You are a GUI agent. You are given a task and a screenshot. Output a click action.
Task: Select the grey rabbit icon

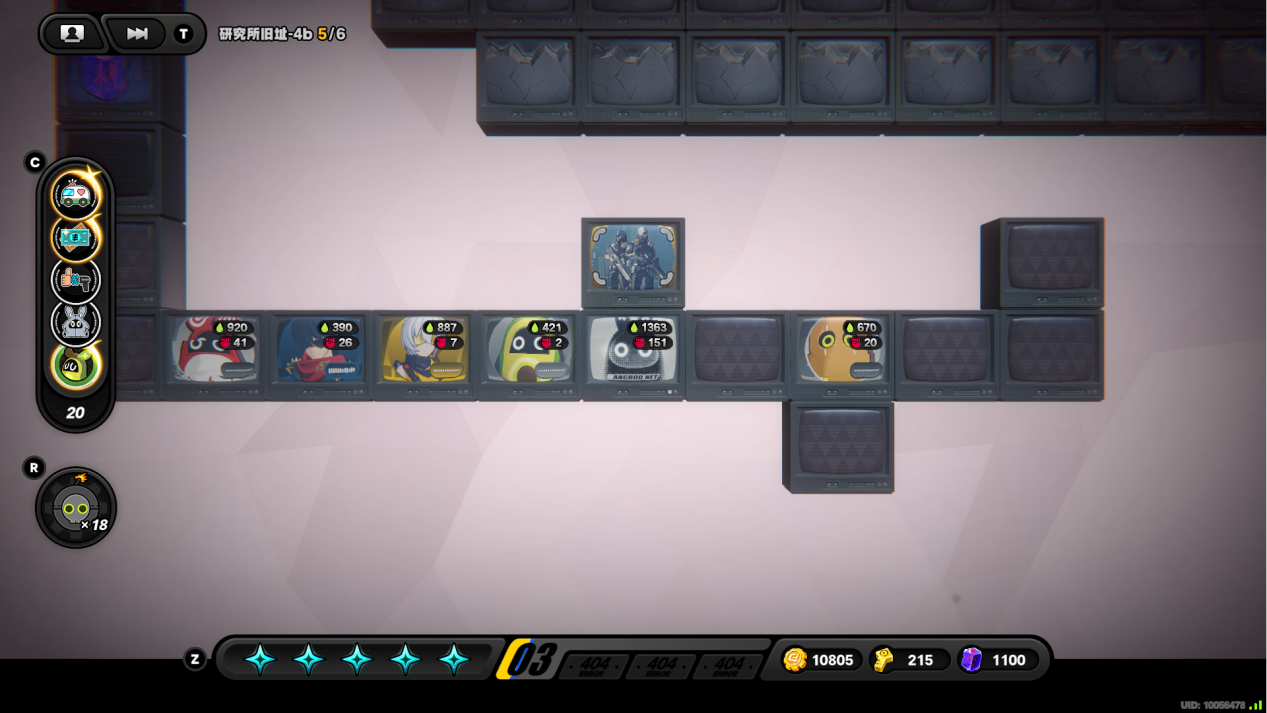76,323
